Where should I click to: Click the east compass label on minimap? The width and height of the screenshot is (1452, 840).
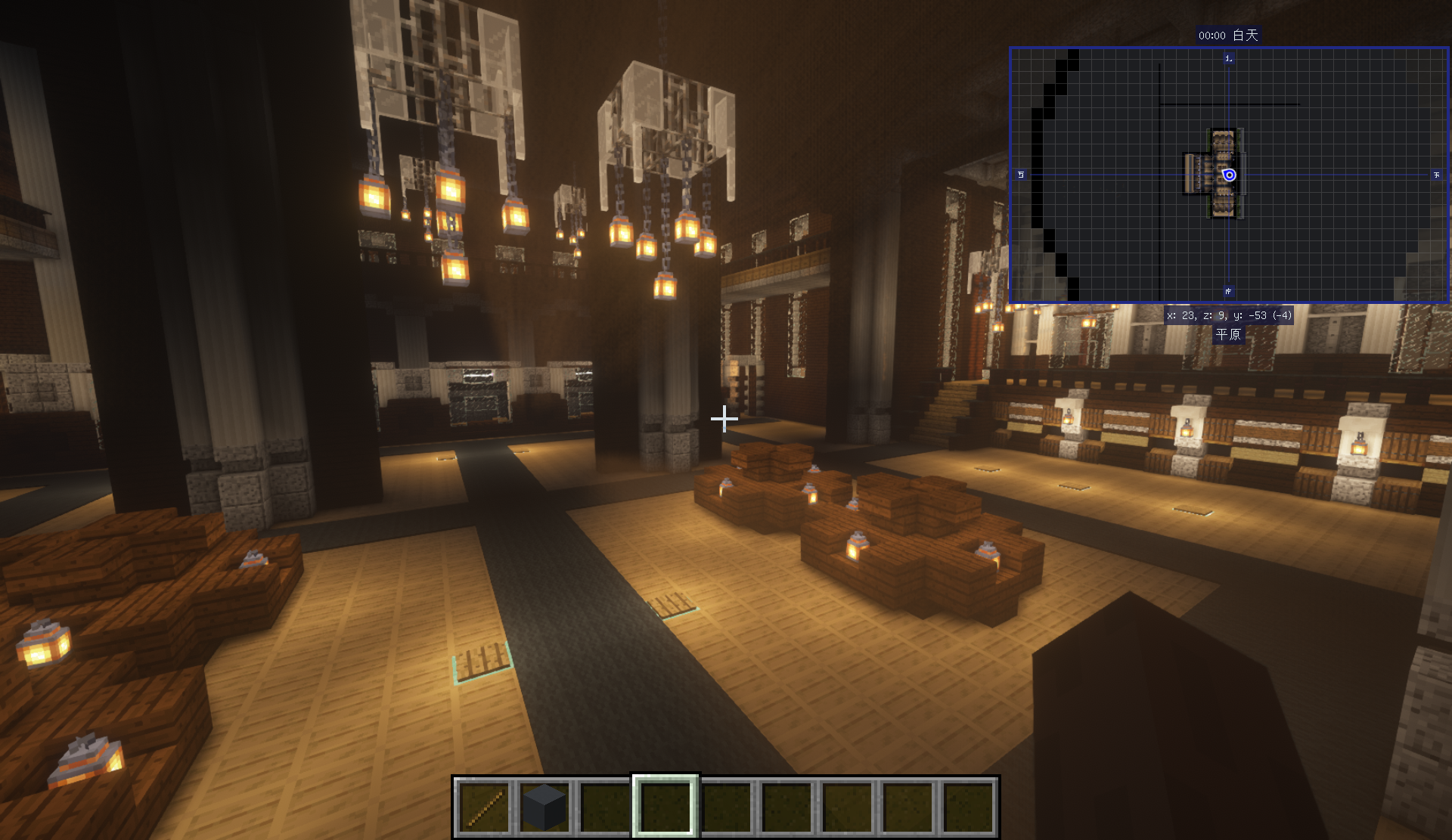click(x=1437, y=175)
